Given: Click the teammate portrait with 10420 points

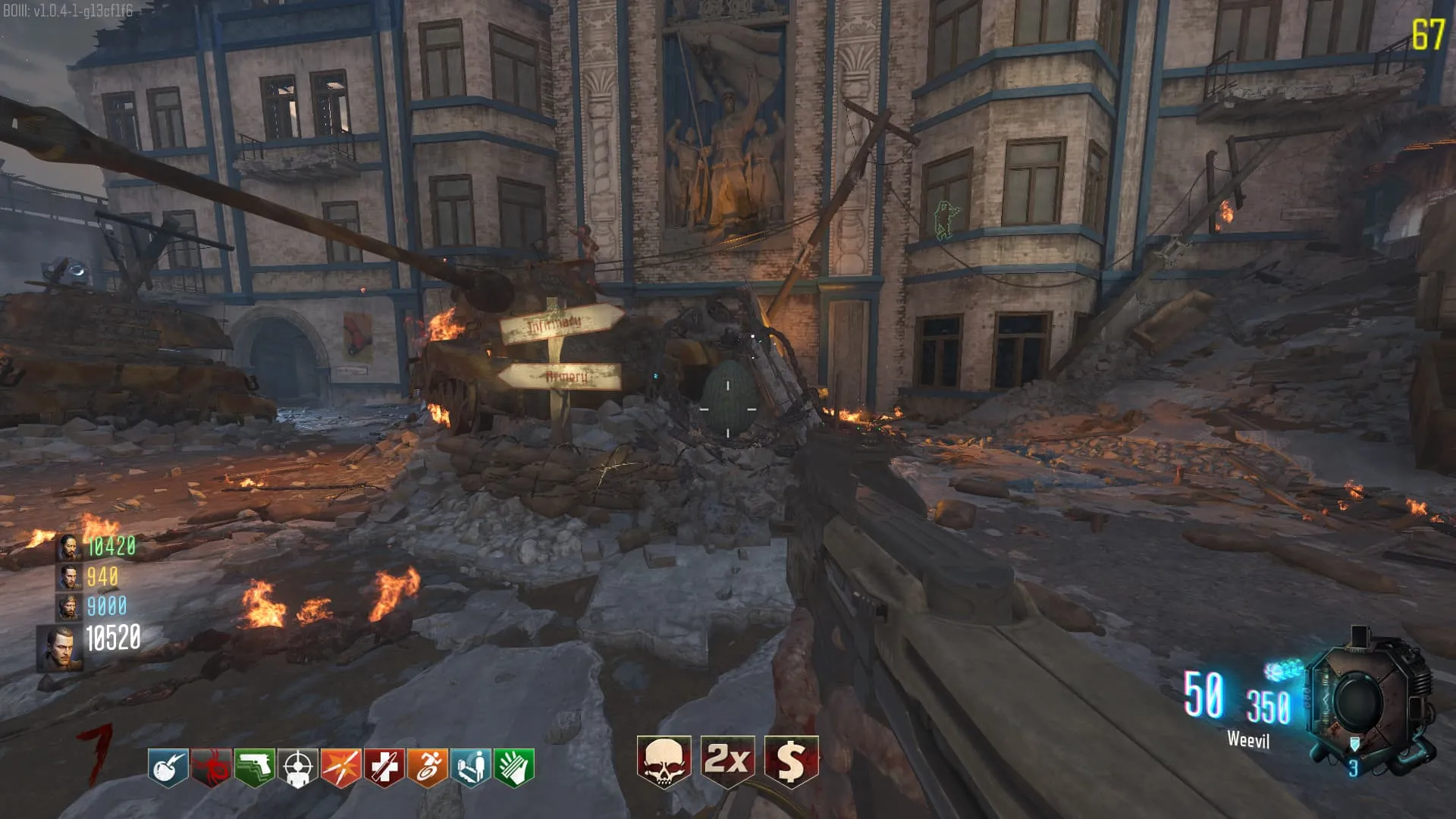Looking at the screenshot, I should pyautogui.click(x=69, y=547).
